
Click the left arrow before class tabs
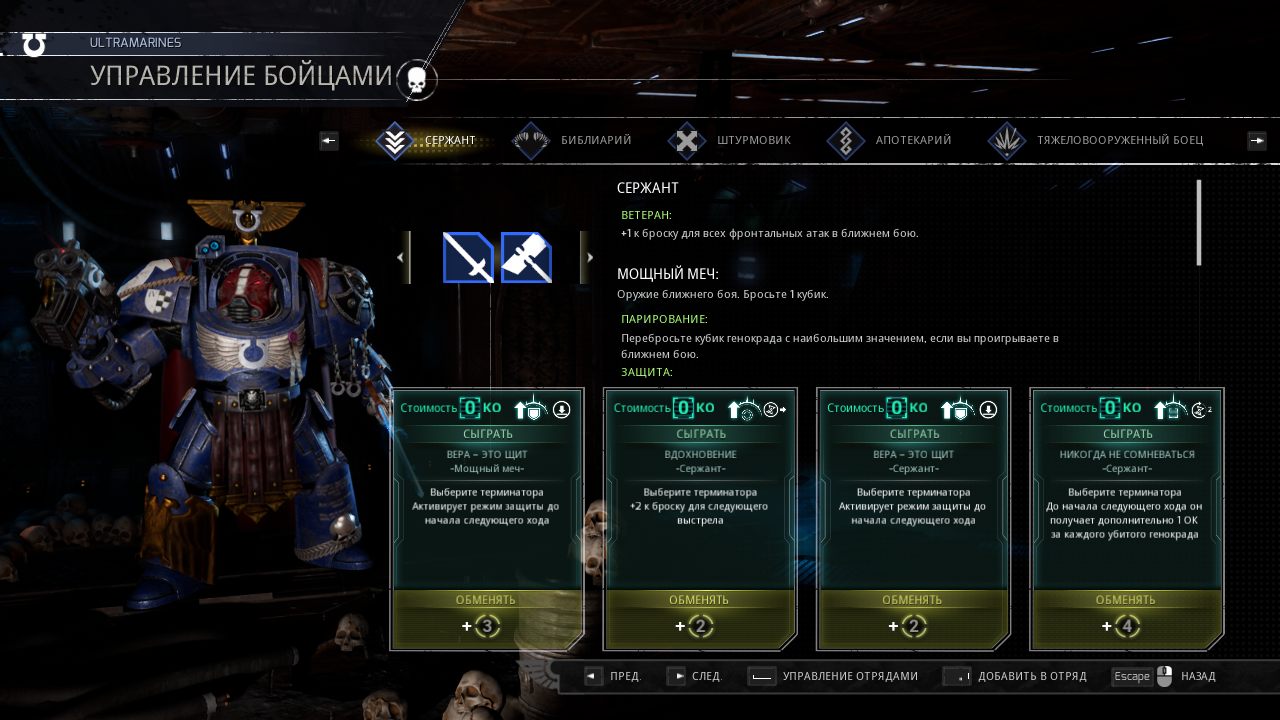[329, 141]
